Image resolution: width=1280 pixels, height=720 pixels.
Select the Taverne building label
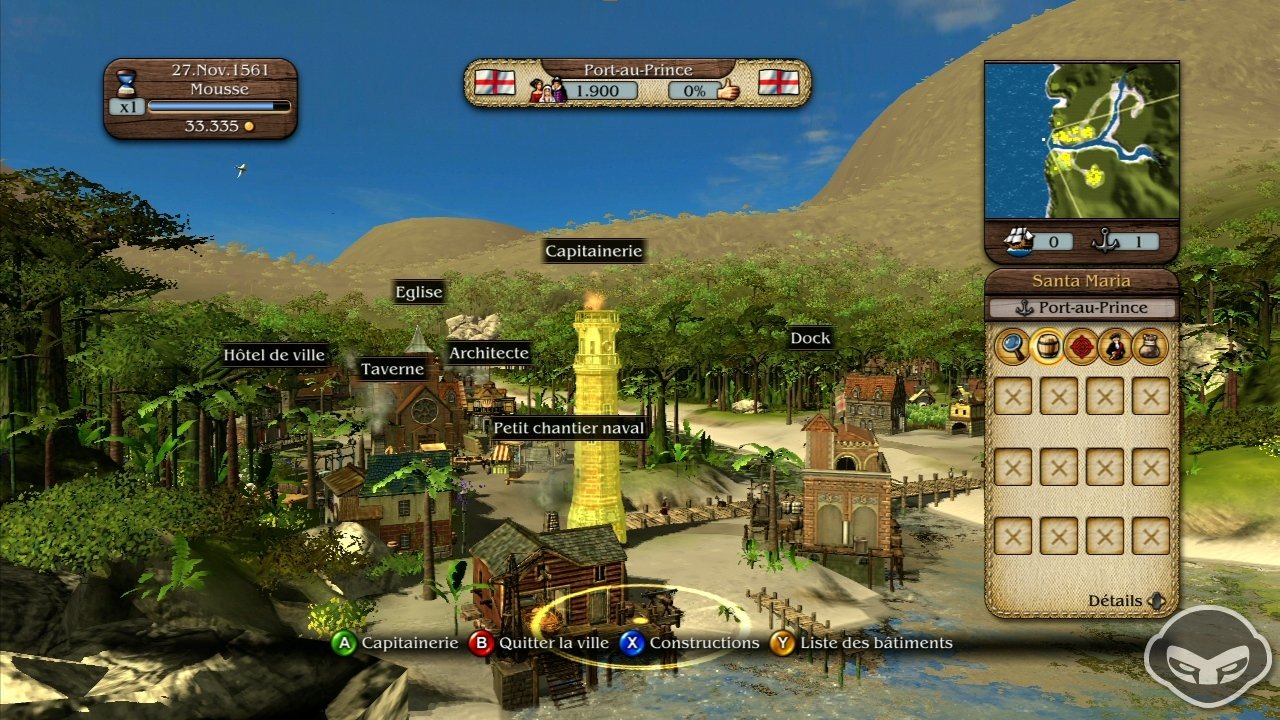click(x=392, y=369)
